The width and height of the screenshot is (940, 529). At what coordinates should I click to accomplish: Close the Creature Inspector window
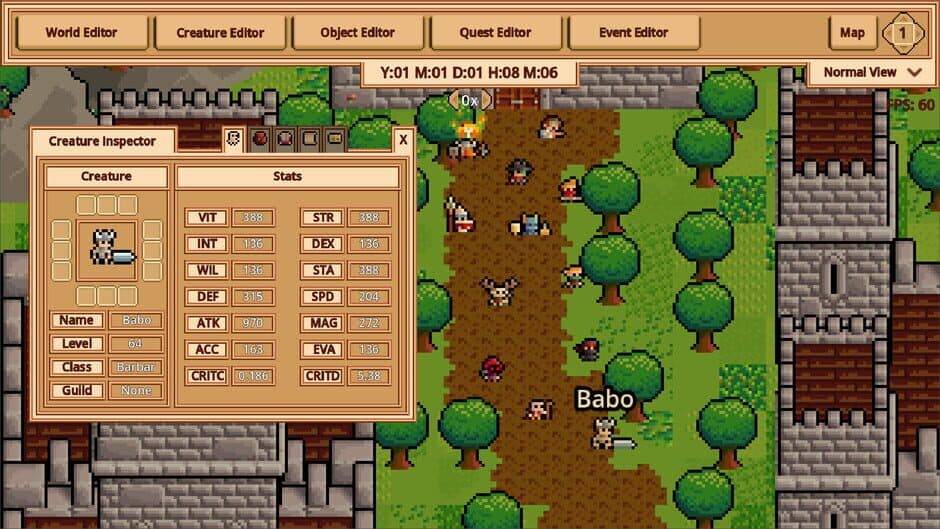pos(403,140)
